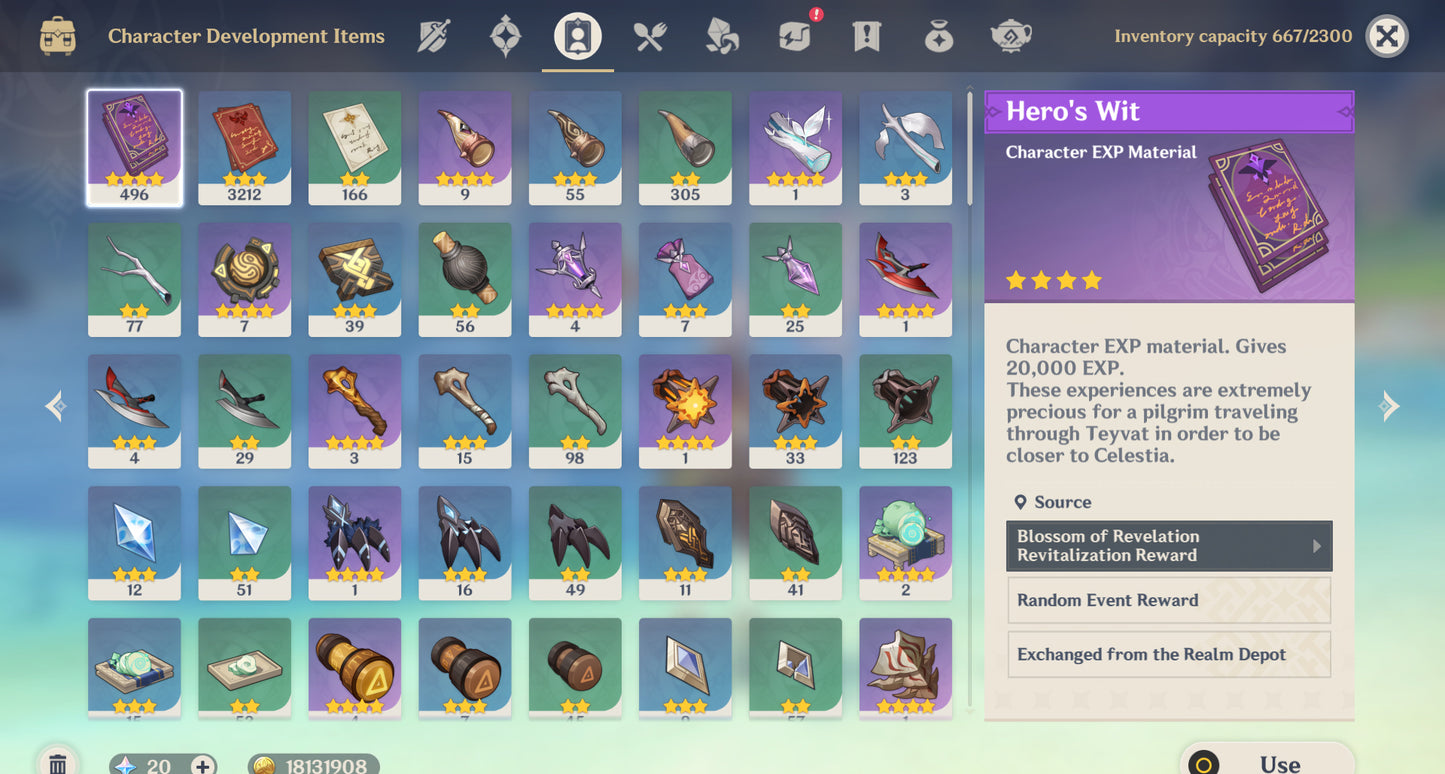The height and width of the screenshot is (774, 1445).
Task: Click the backpack icon in the top-left
Action: point(57,35)
